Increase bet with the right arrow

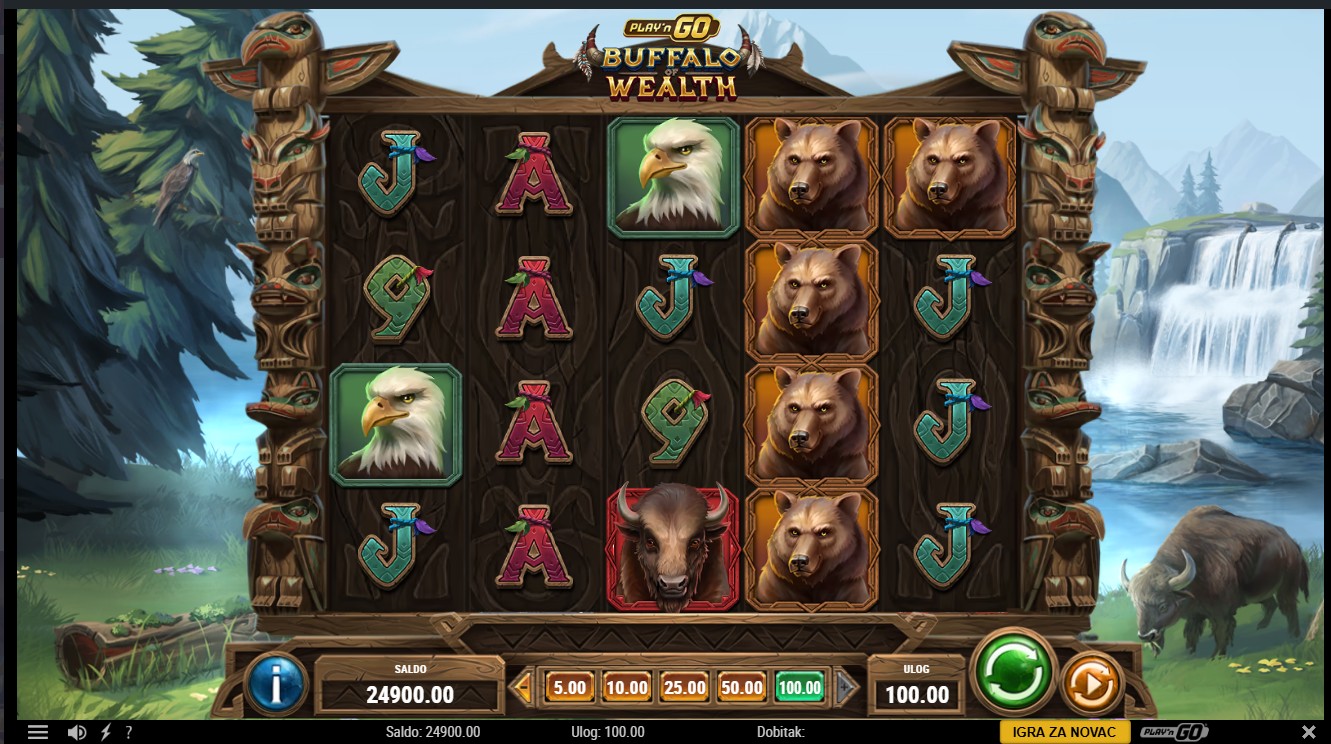pyautogui.click(x=847, y=687)
